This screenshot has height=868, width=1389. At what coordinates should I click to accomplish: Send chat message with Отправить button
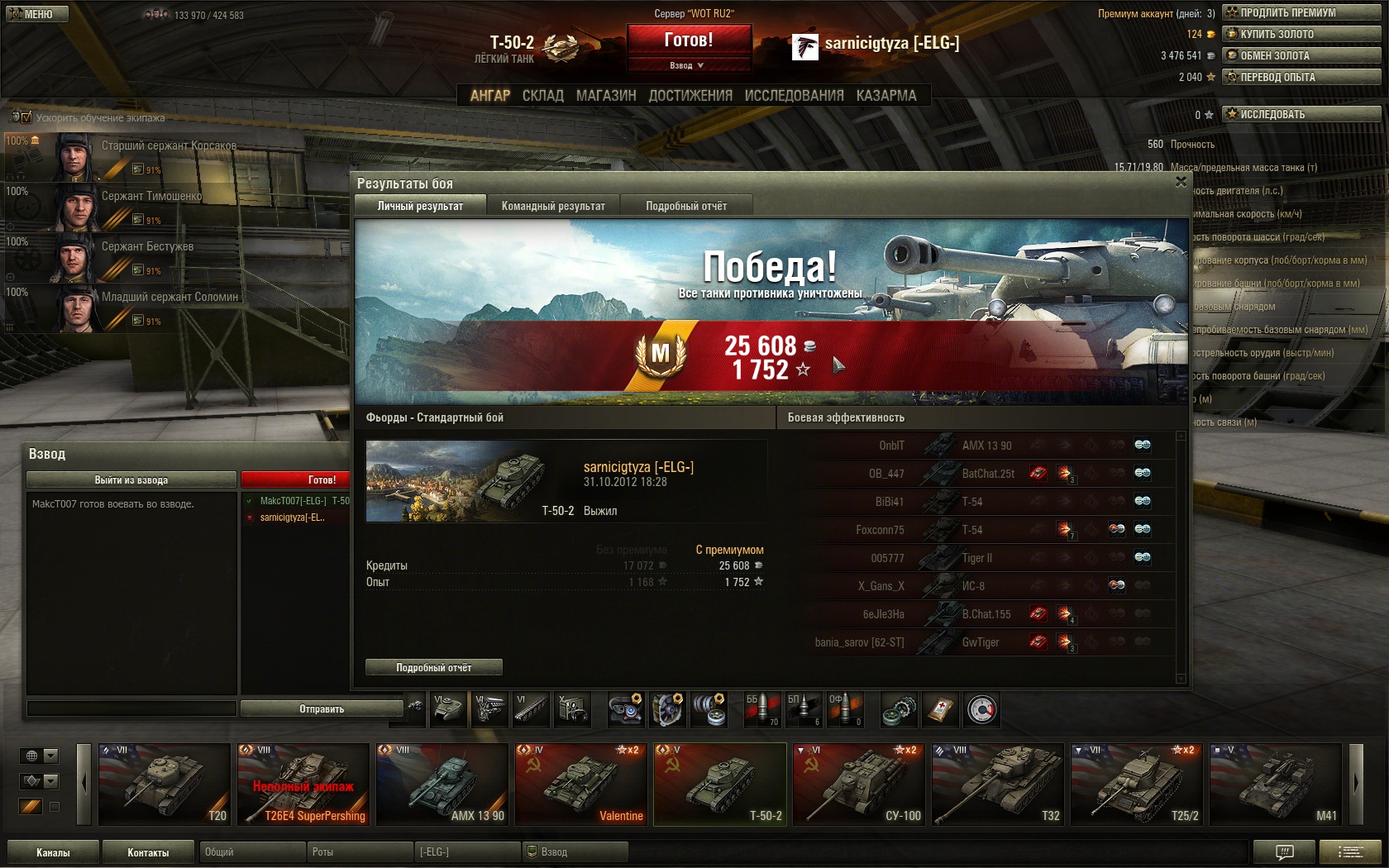click(322, 708)
